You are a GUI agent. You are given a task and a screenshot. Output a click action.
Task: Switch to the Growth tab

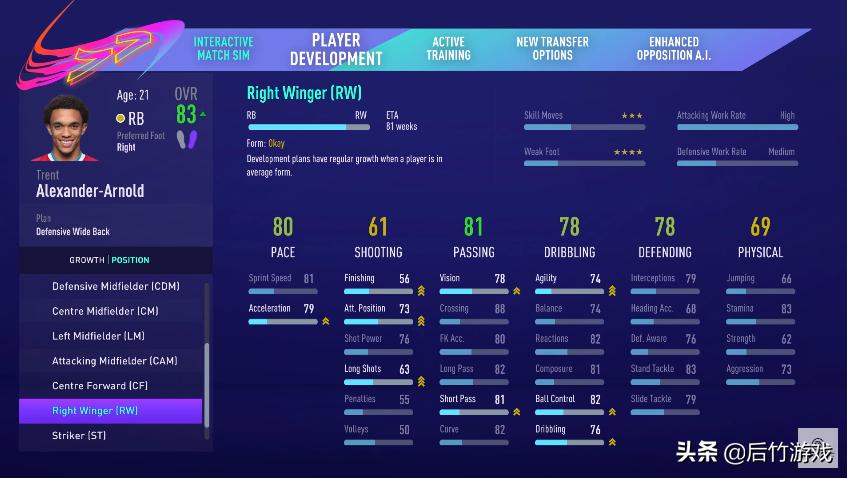pyautogui.click(x=87, y=260)
